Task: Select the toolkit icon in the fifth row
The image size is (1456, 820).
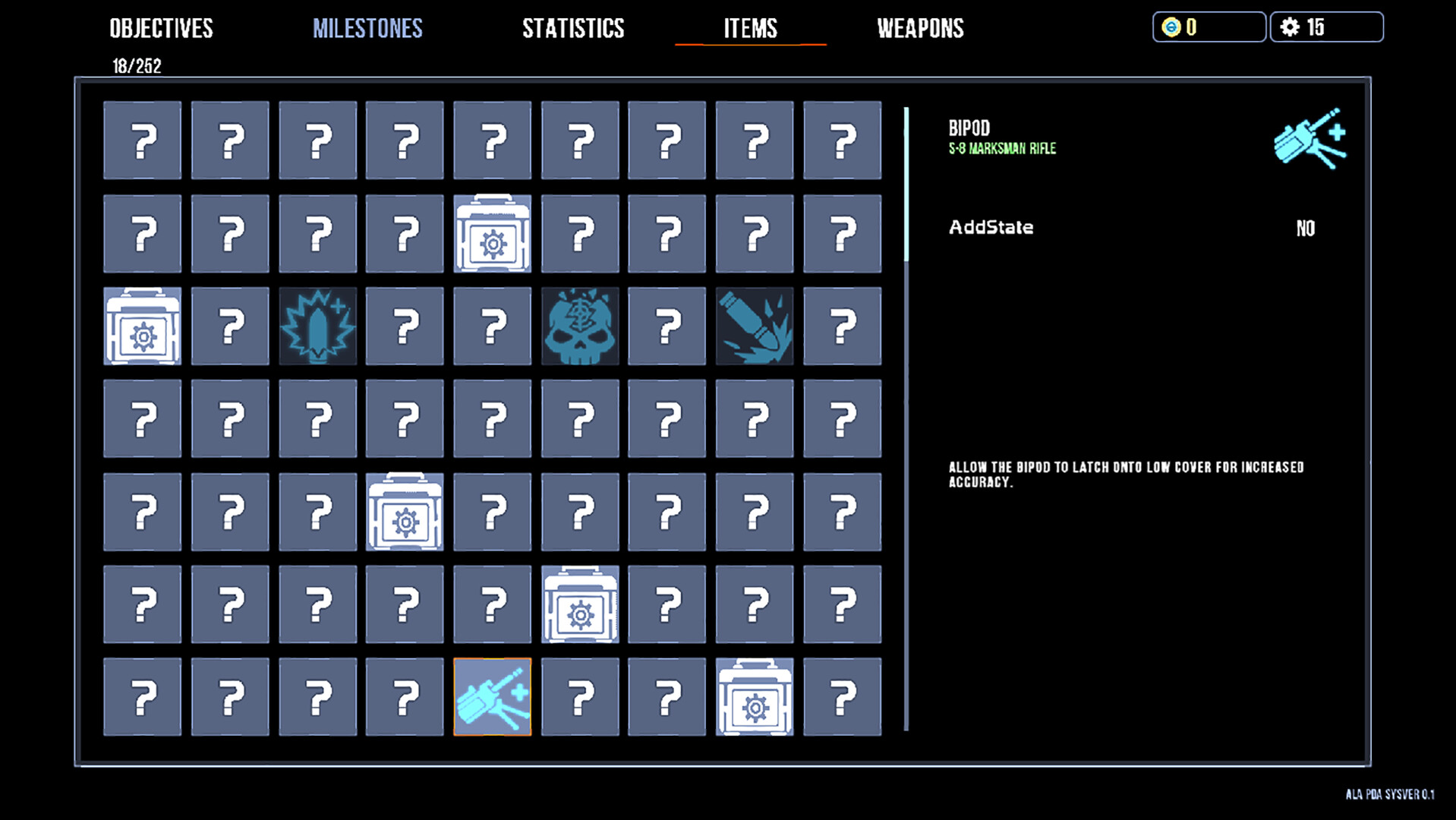Action: [405, 511]
